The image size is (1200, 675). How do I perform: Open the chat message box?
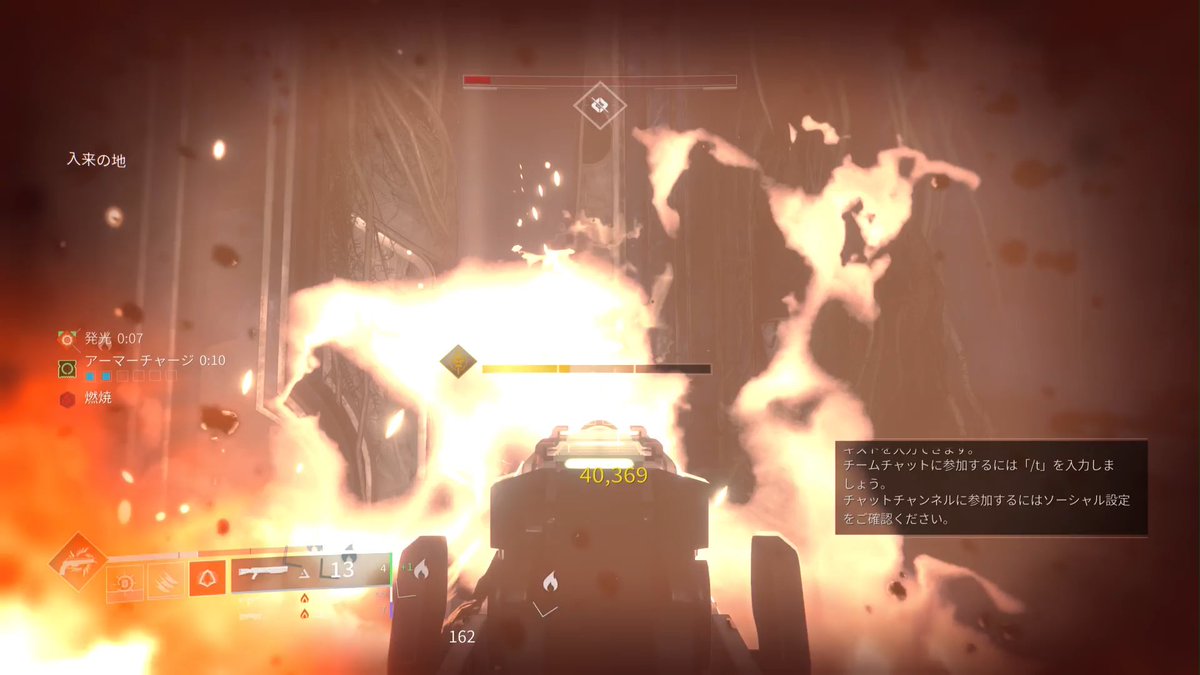(991, 488)
